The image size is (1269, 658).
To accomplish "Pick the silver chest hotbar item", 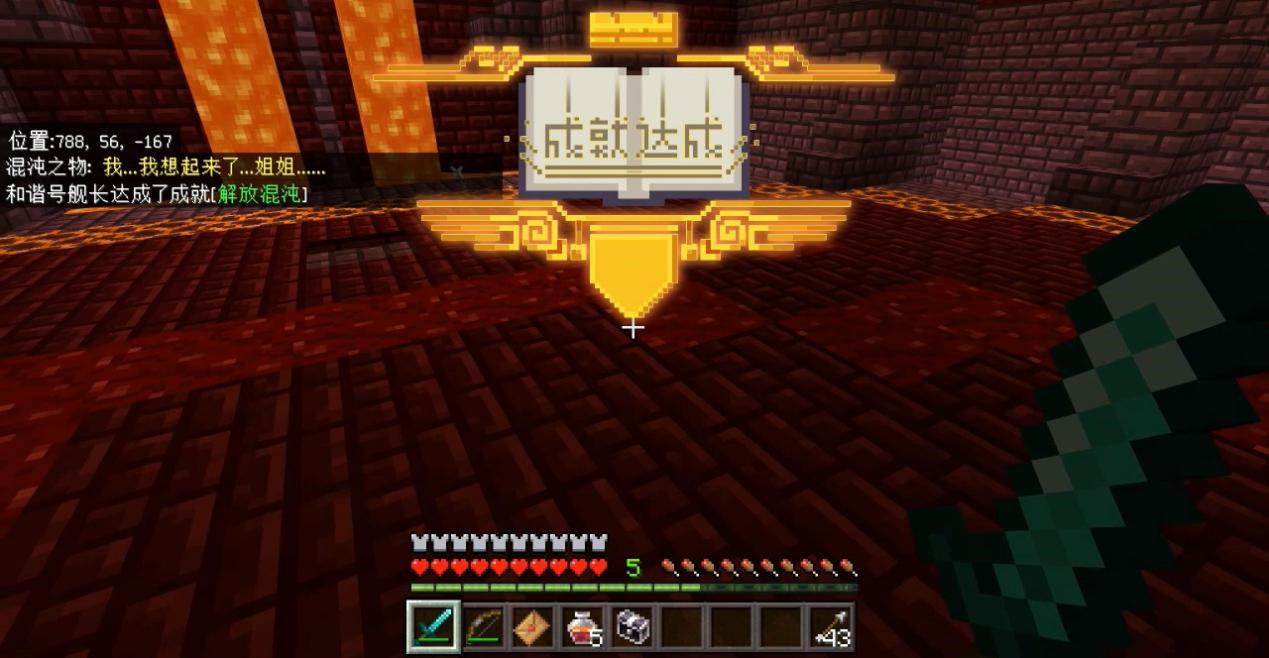I will [631, 628].
